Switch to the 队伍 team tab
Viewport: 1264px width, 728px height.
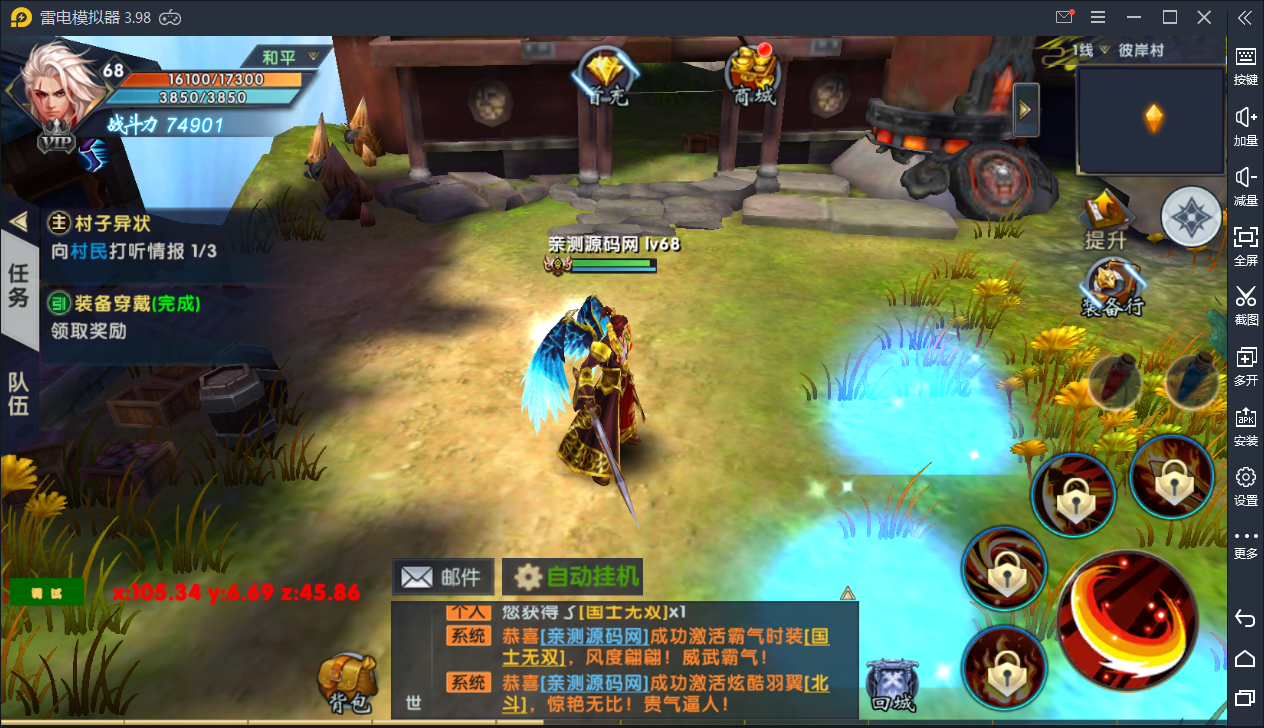19,394
